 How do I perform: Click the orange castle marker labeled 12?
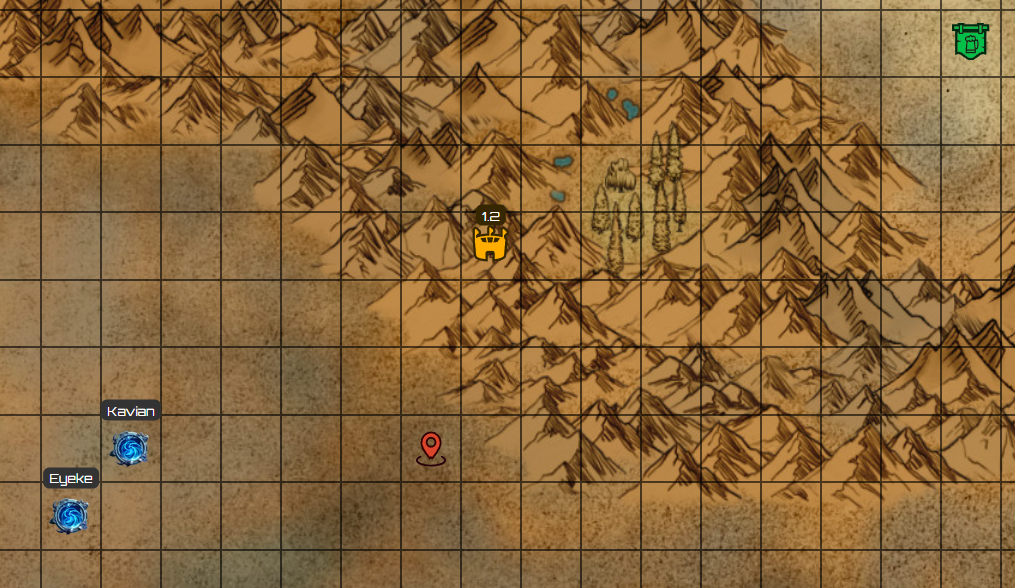(490, 243)
